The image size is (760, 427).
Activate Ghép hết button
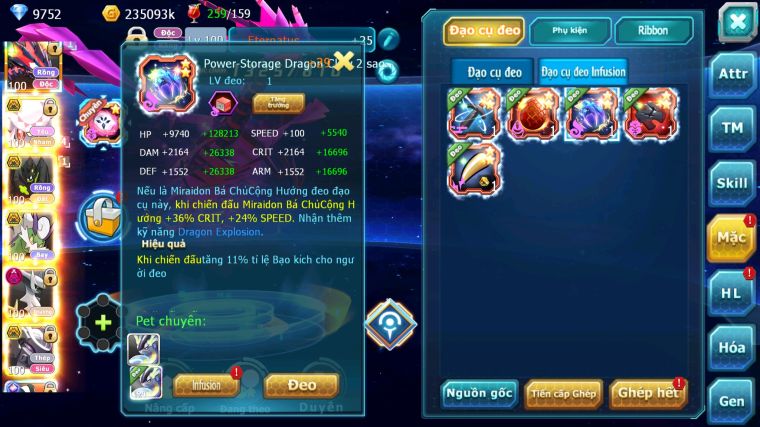[x=647, y=392]
